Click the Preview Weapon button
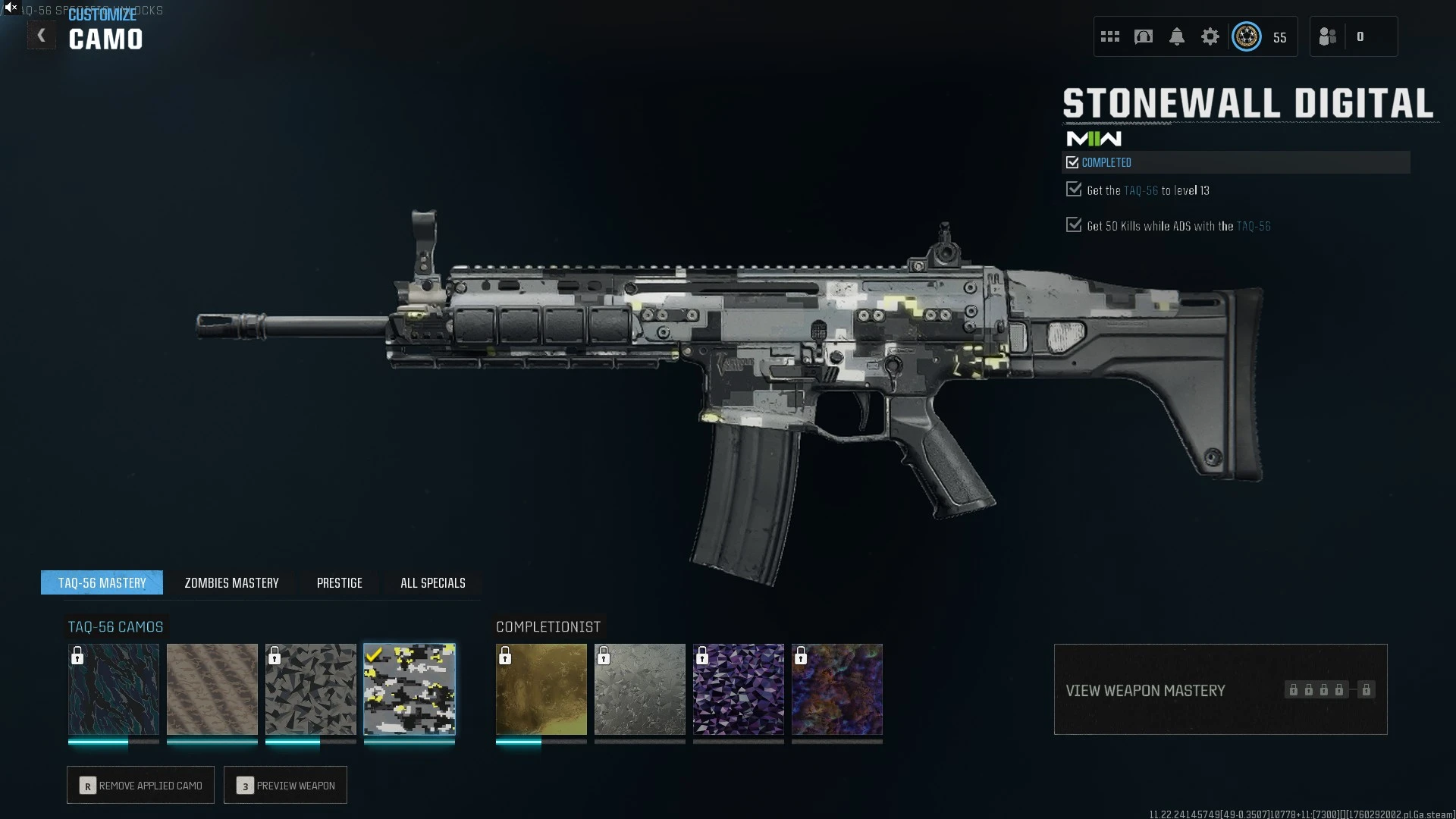The width and height of the screenshot is (1456, 819). tap(285, 785)
